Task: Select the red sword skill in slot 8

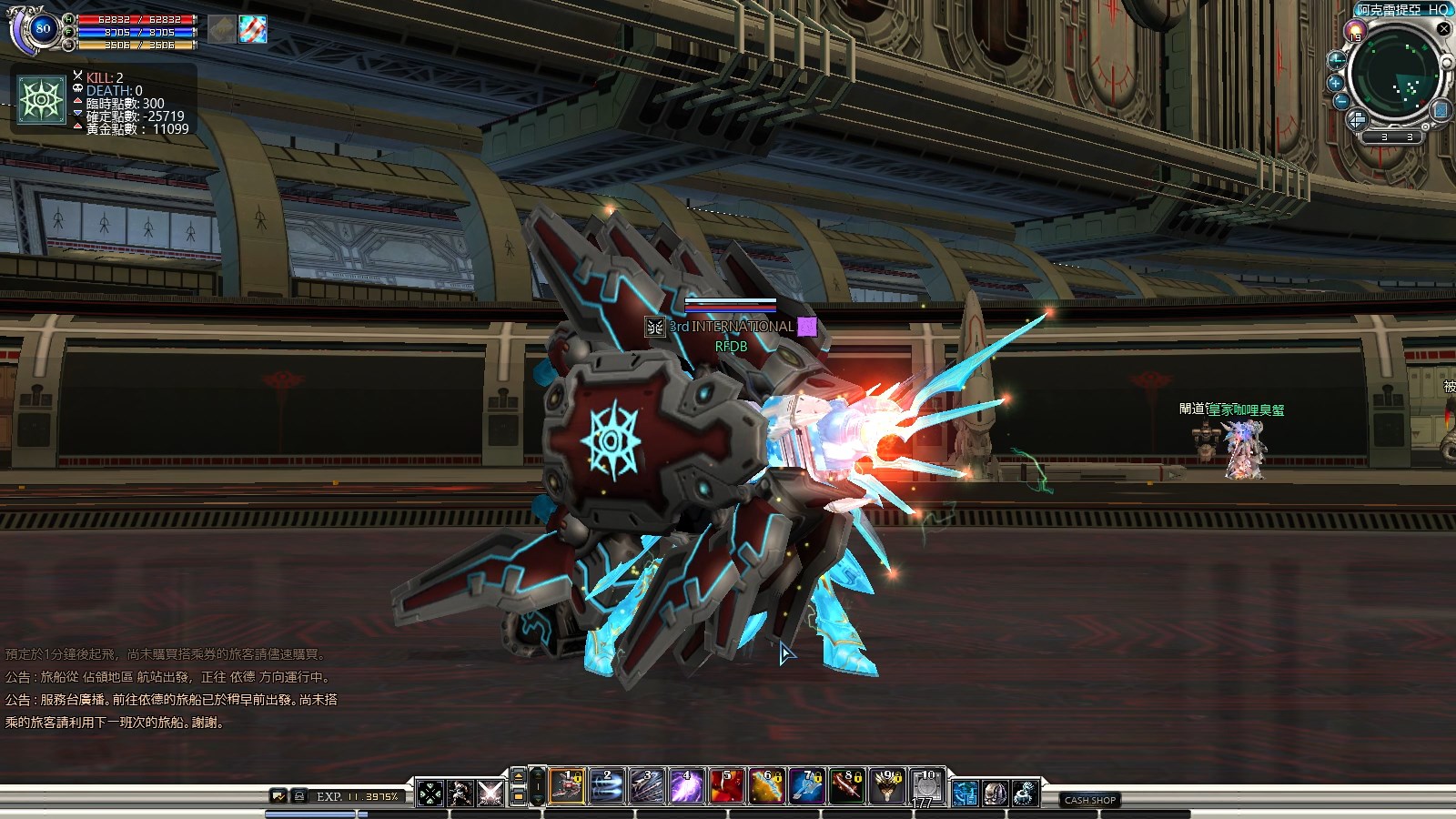Action: tap(847, 787)
